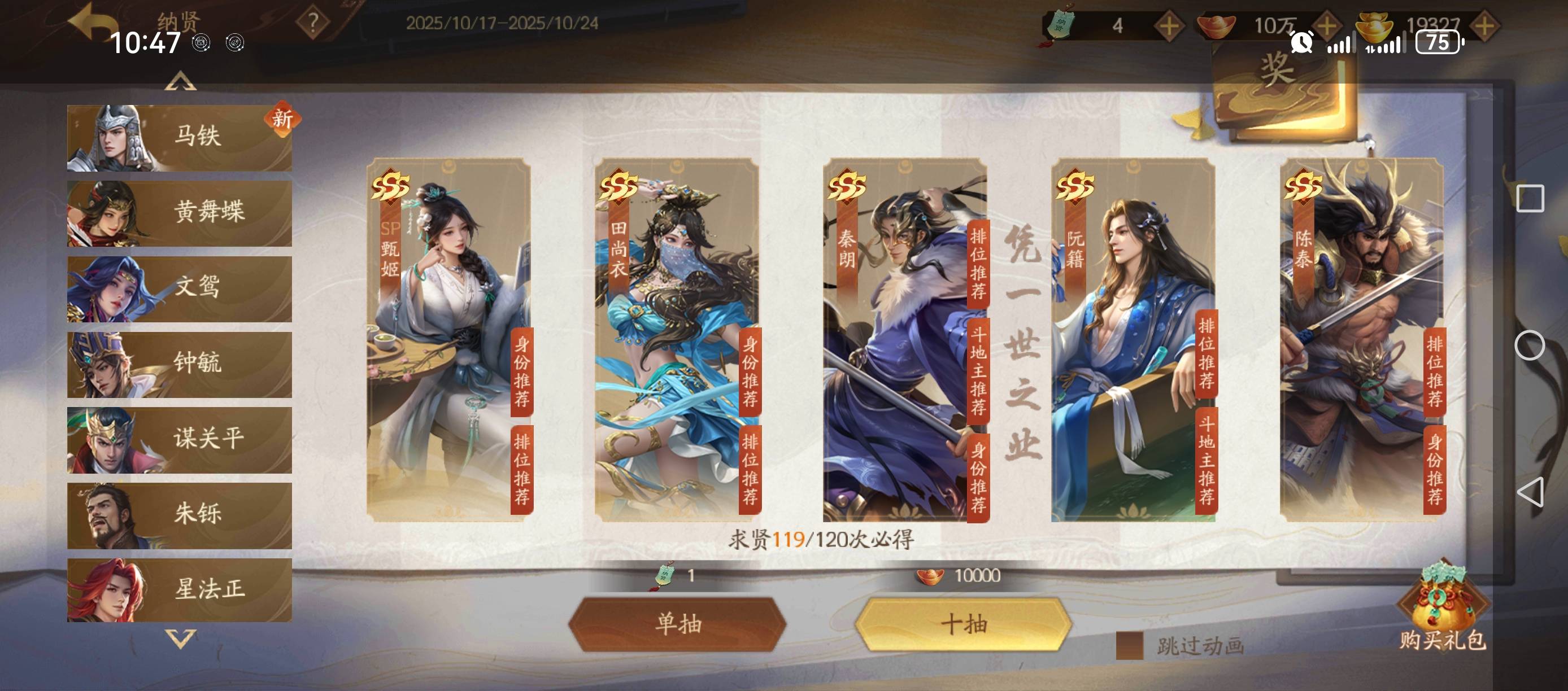
Task: Choose 黄舞蝶 in the hero list
Action: tap(180, 213)
